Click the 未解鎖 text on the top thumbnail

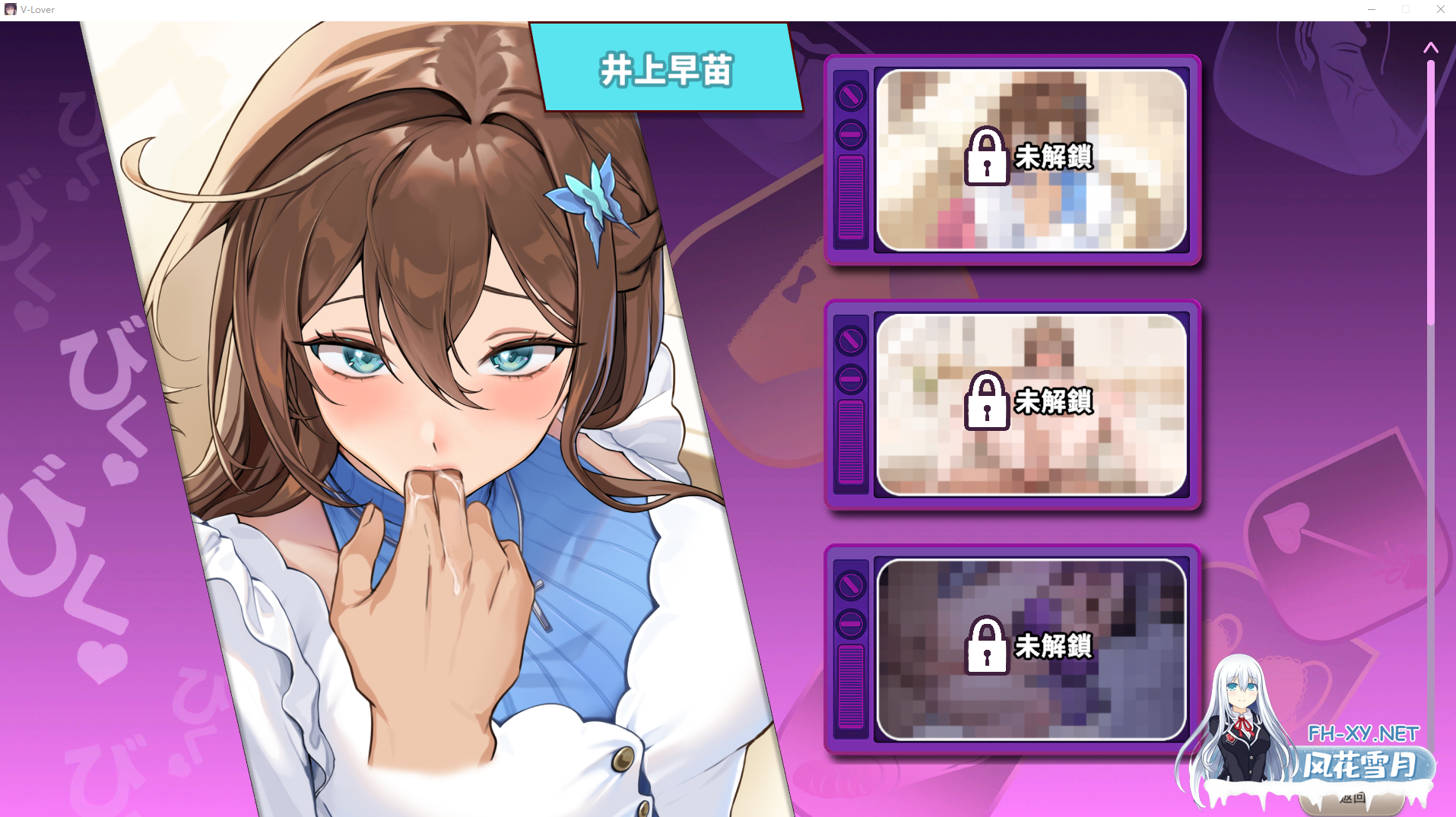point(1054,157)
